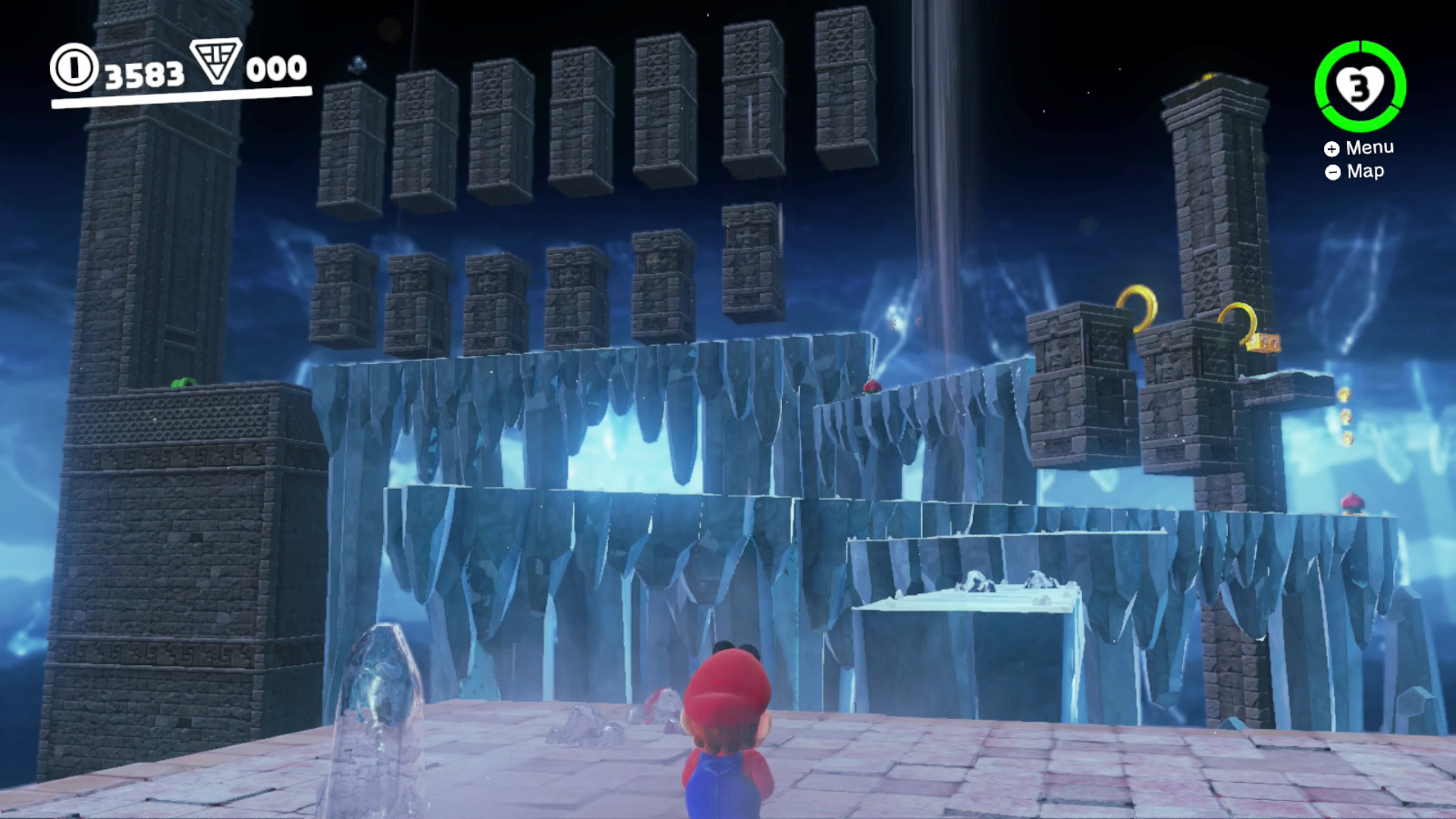Click the minus icon next to Map
The width and height of the screenshot is (1456, 819).
tap(1332, 171)
